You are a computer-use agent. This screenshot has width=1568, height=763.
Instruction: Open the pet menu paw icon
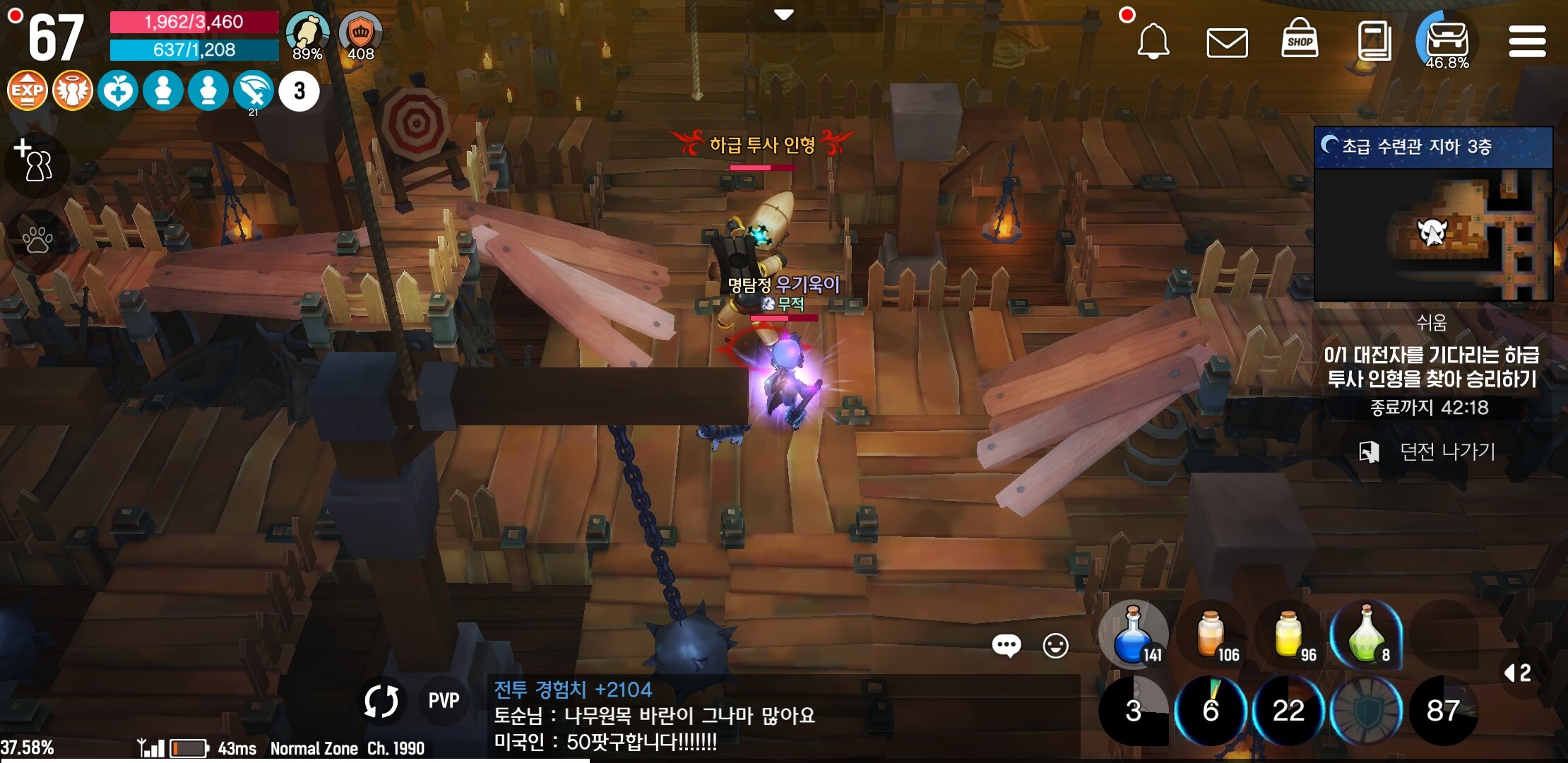[x=37, y=240]
